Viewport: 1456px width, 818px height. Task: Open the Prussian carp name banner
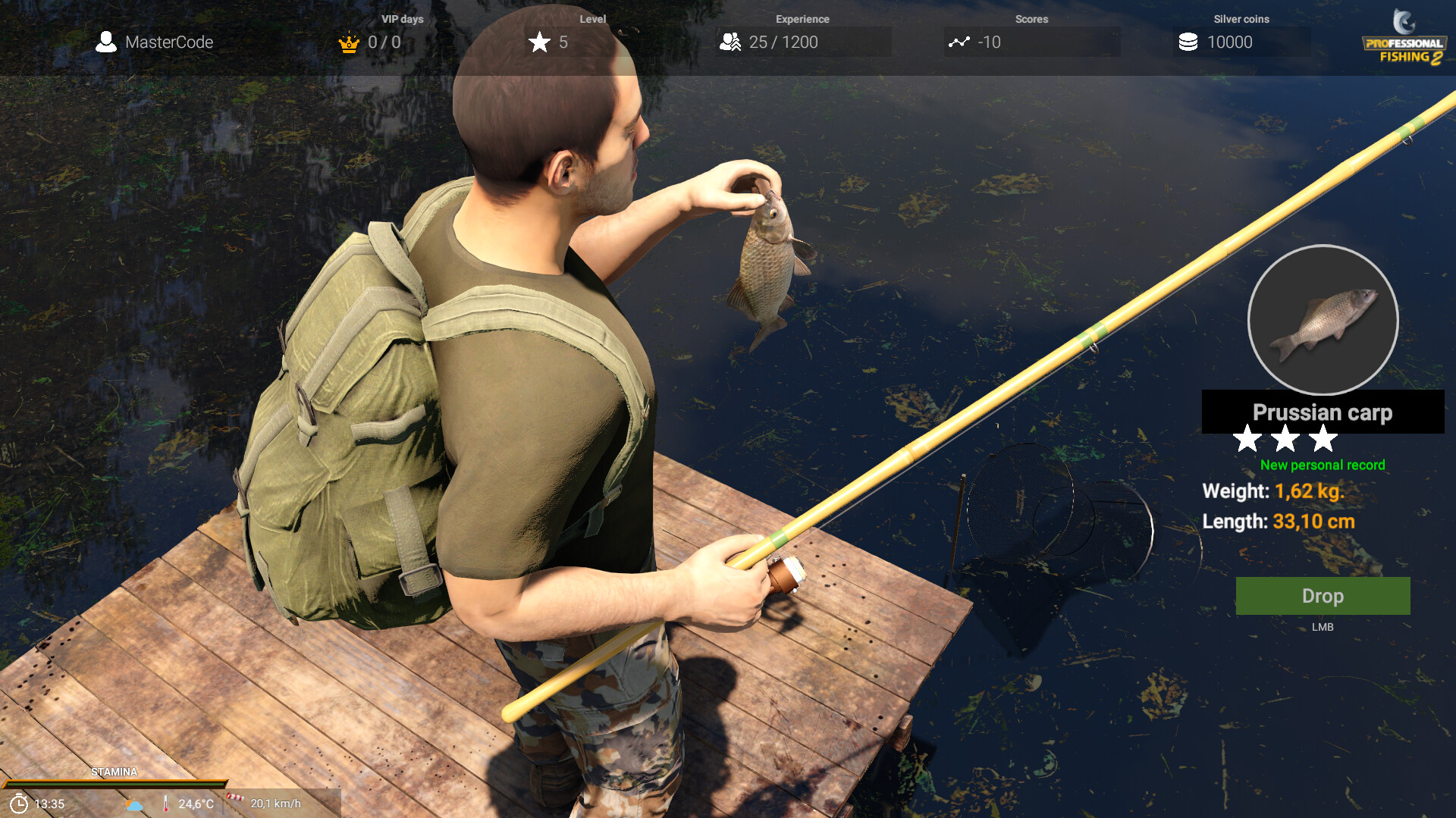(x=1322, y=412)
